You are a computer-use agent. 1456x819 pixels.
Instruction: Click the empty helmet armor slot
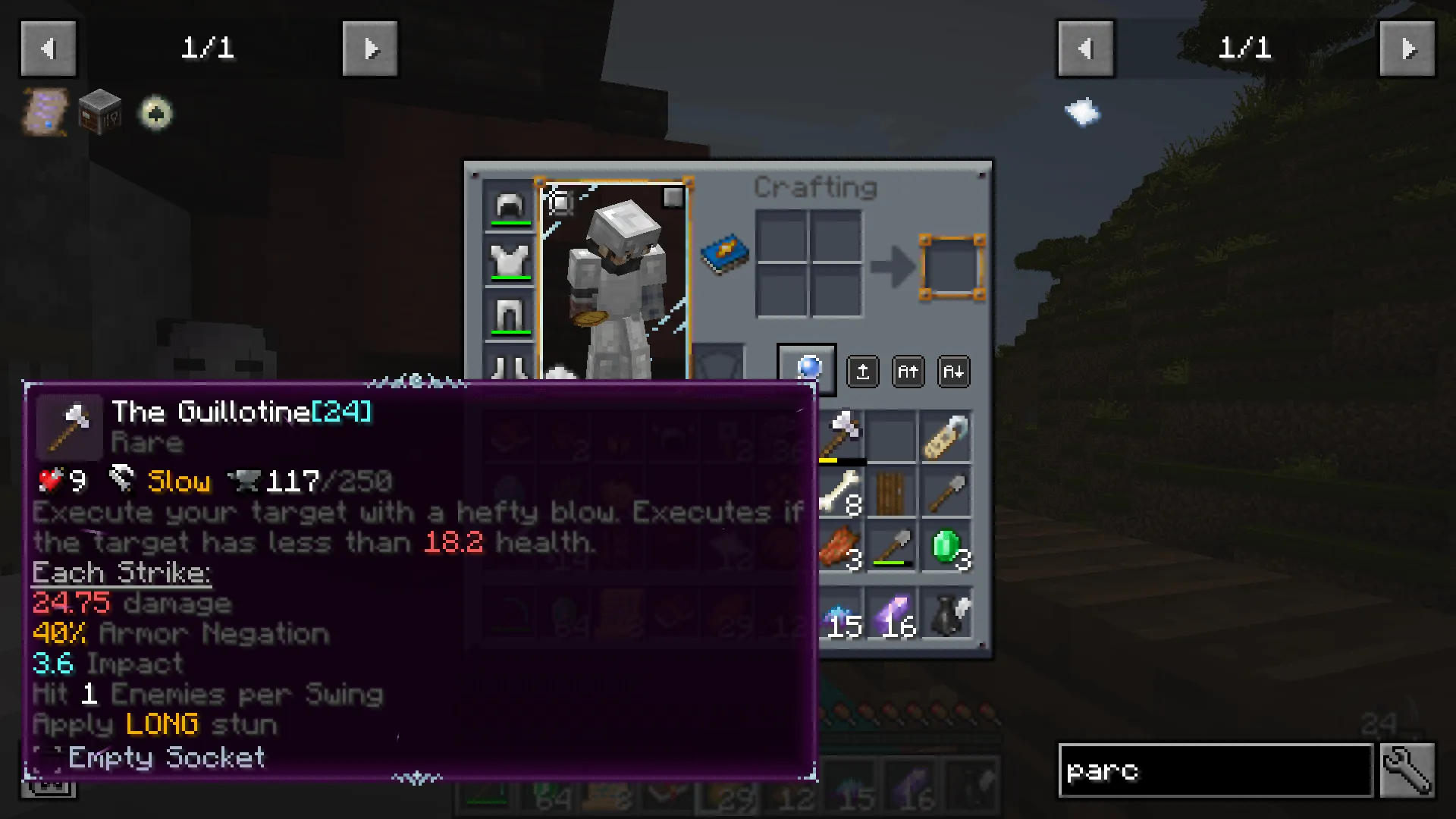(x=508, y=206)
